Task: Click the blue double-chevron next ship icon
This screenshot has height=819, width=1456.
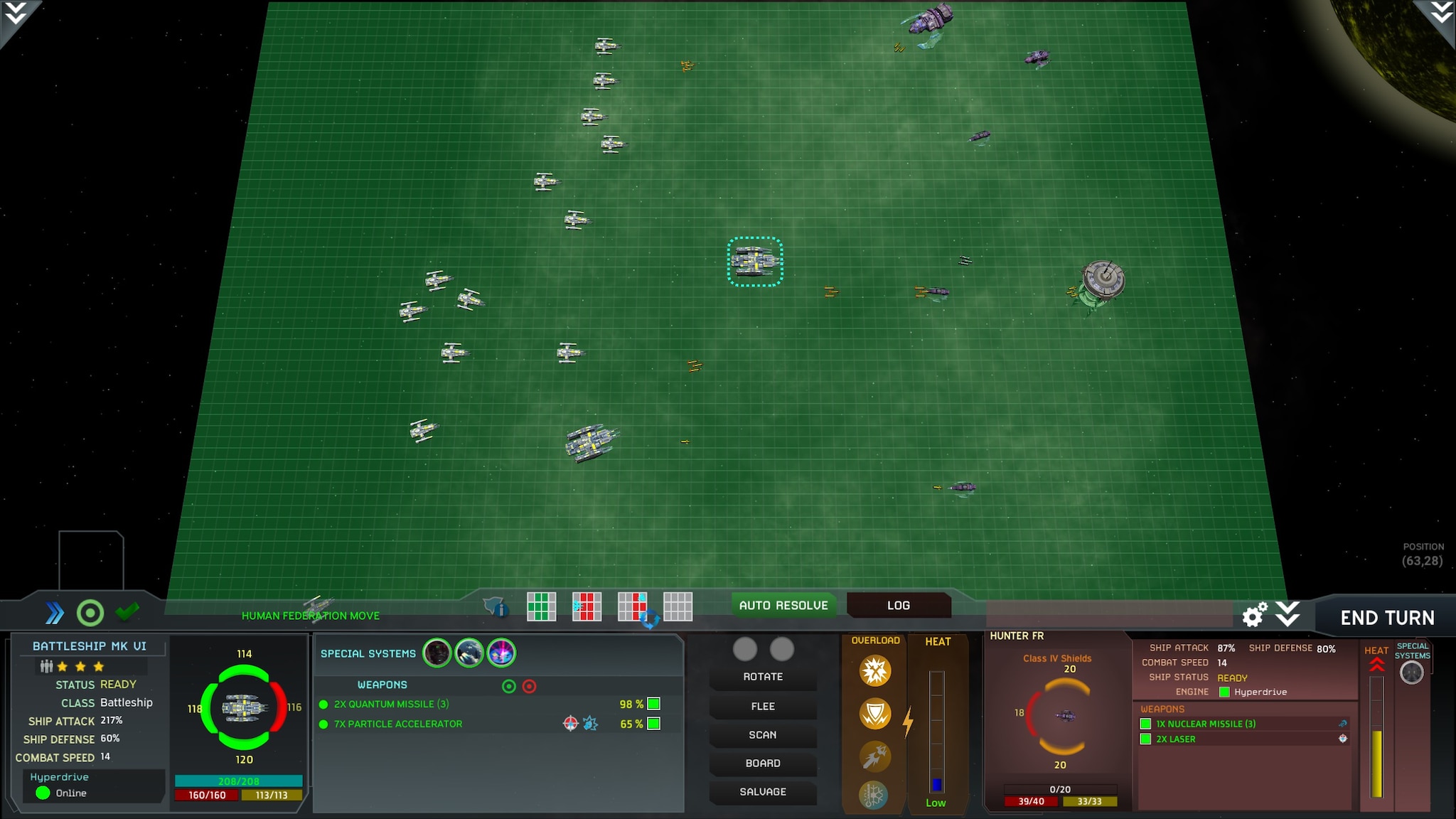Action: tap(55, 613)
